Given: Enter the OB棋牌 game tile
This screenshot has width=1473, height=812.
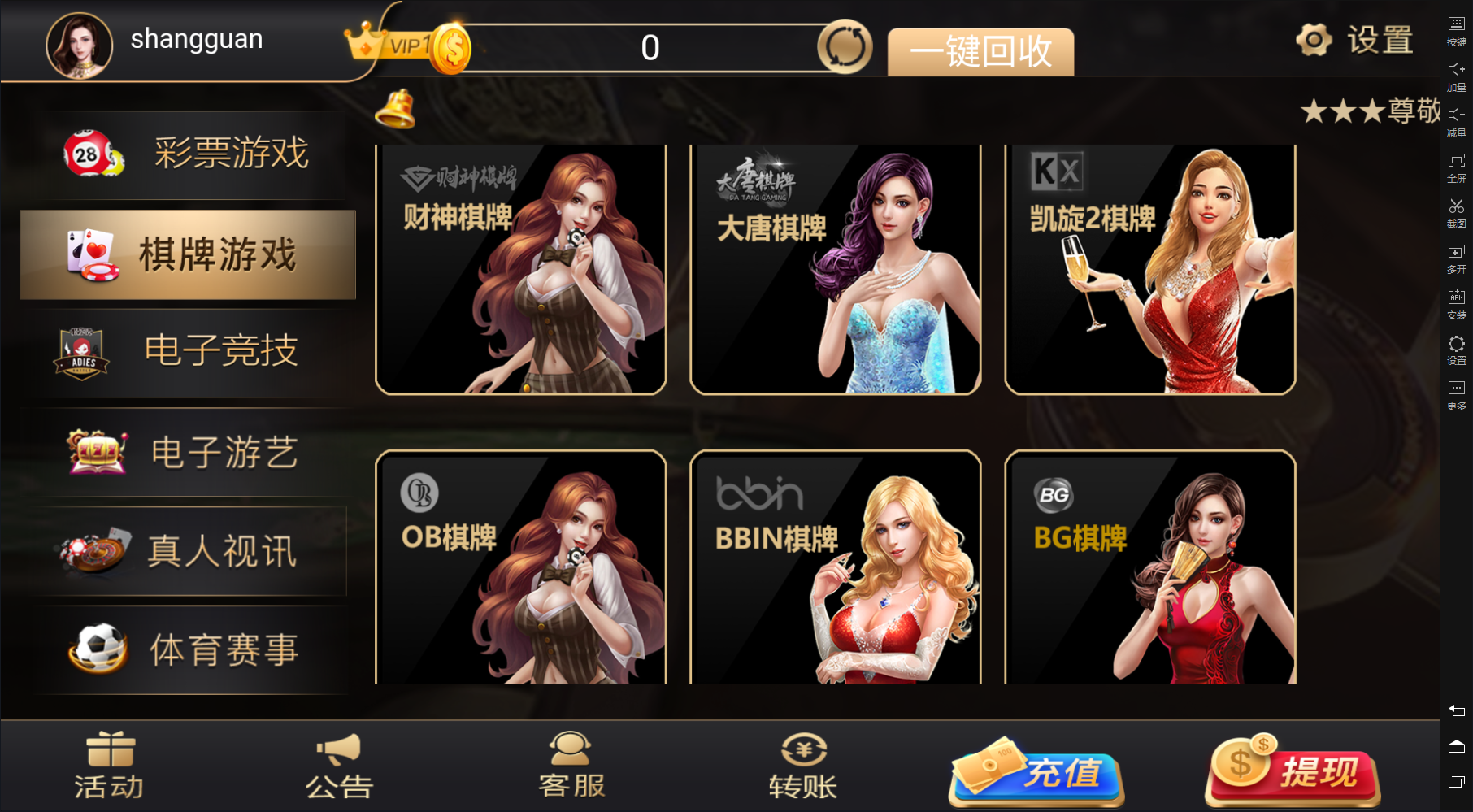Looking at the screenshot, I should 520,567.
